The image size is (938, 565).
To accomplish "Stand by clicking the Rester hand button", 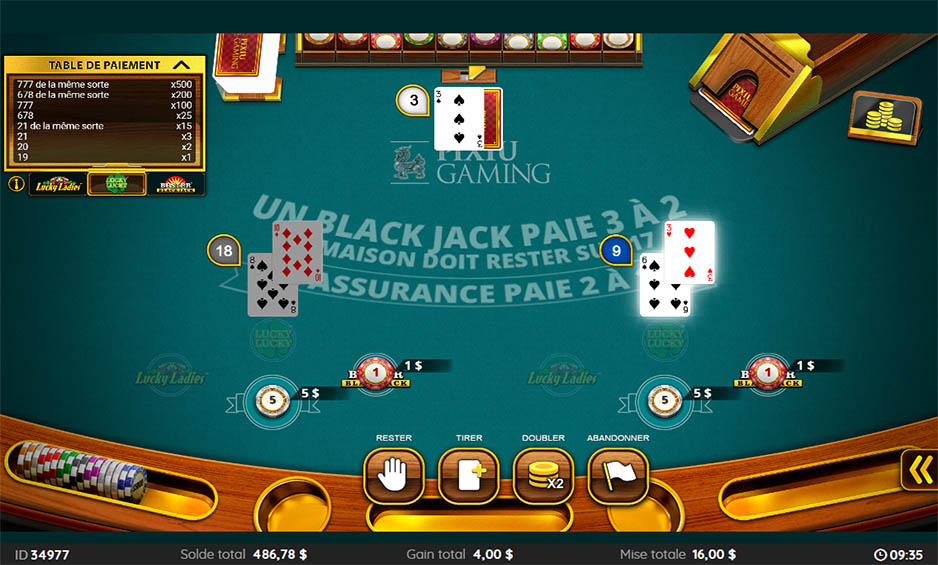I will [x=393, y=476].
